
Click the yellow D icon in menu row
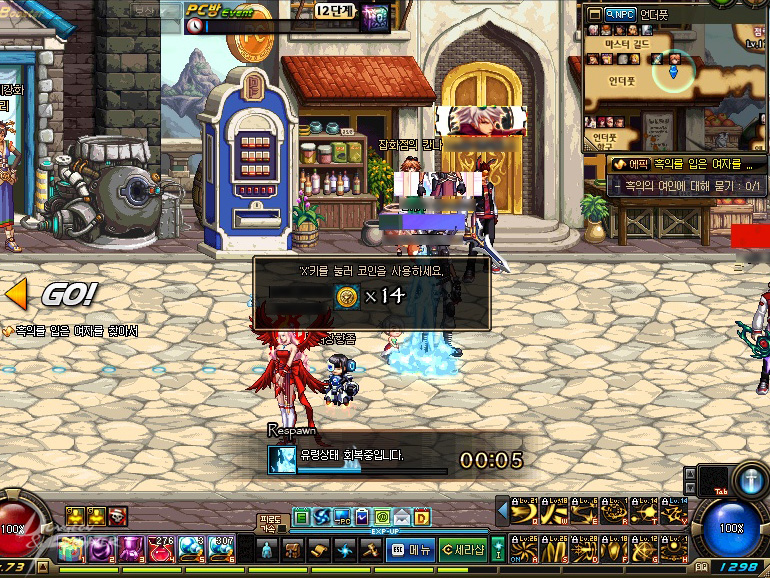pos(422,517)
